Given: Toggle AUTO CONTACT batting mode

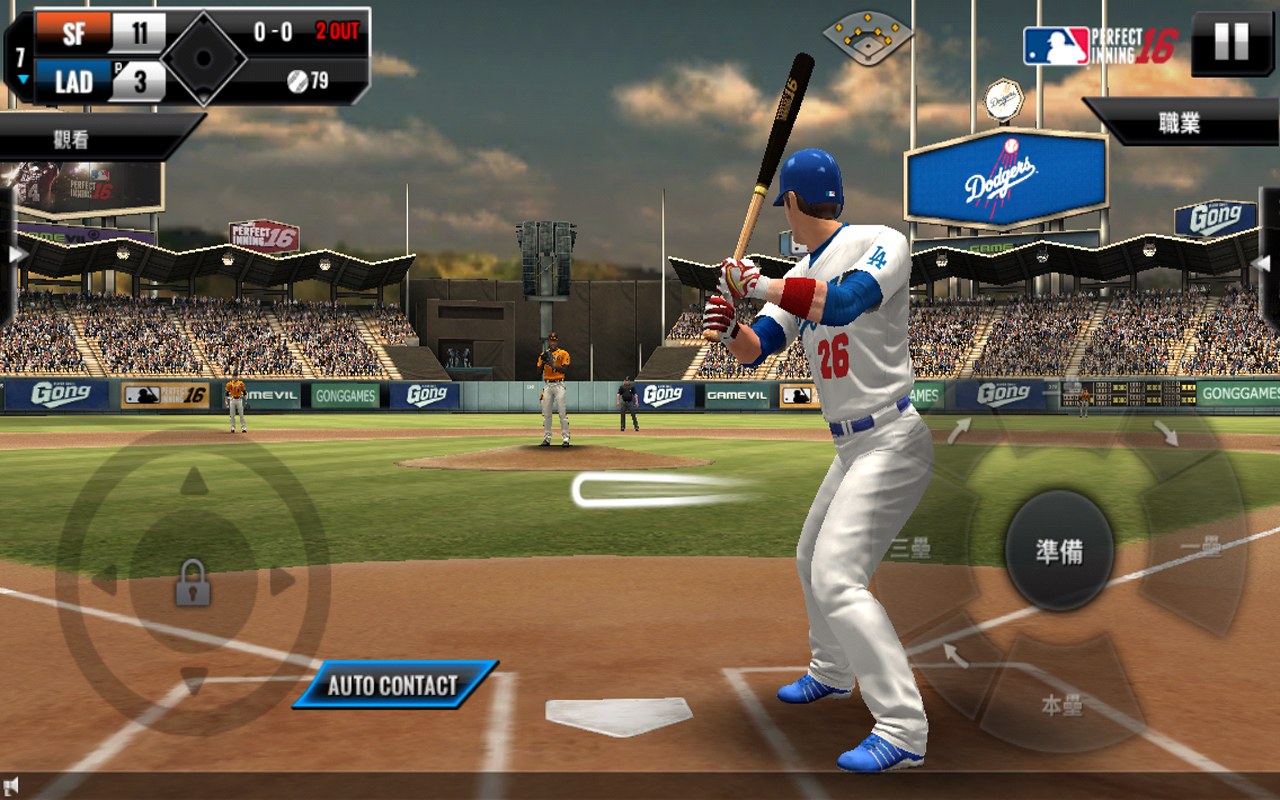Looking at the screenshot, I should point(393,685).
